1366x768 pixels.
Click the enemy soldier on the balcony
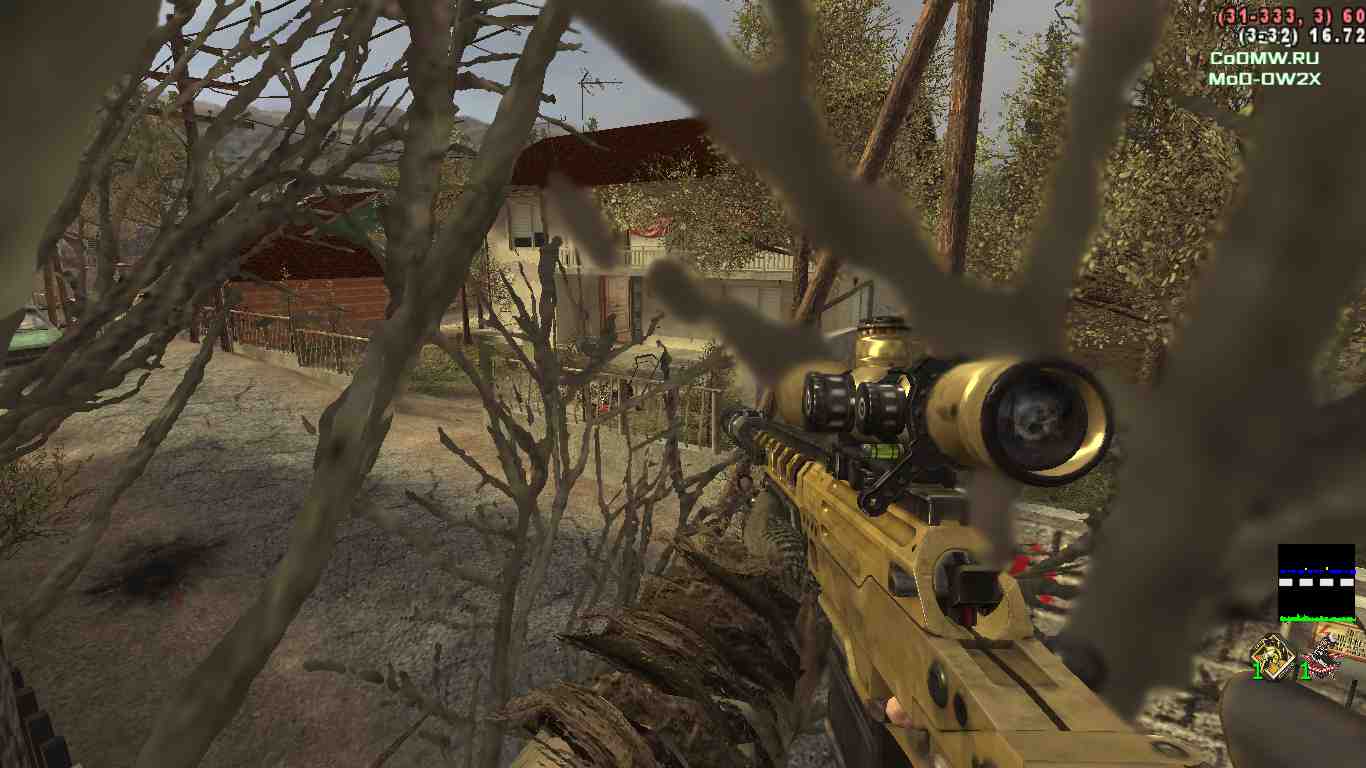(554, 248)
